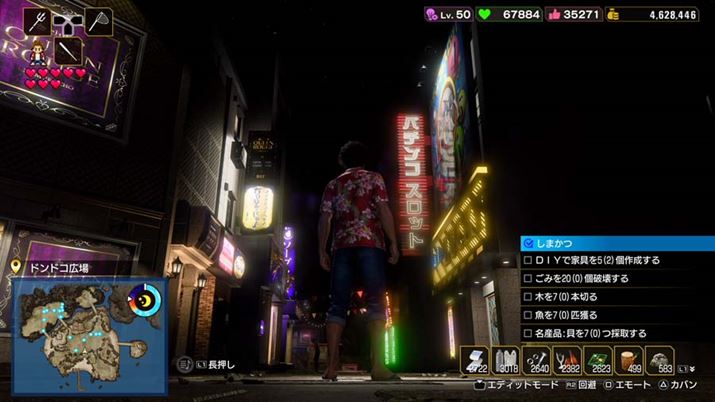Select the plastic bottles resource slot
The image size is (715, 402).
pos(505,361)
